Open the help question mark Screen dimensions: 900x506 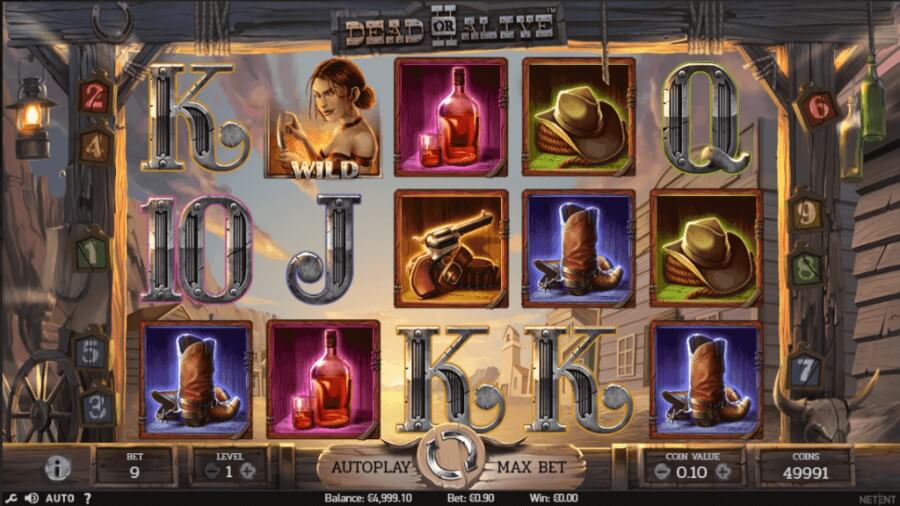[87, 498]
